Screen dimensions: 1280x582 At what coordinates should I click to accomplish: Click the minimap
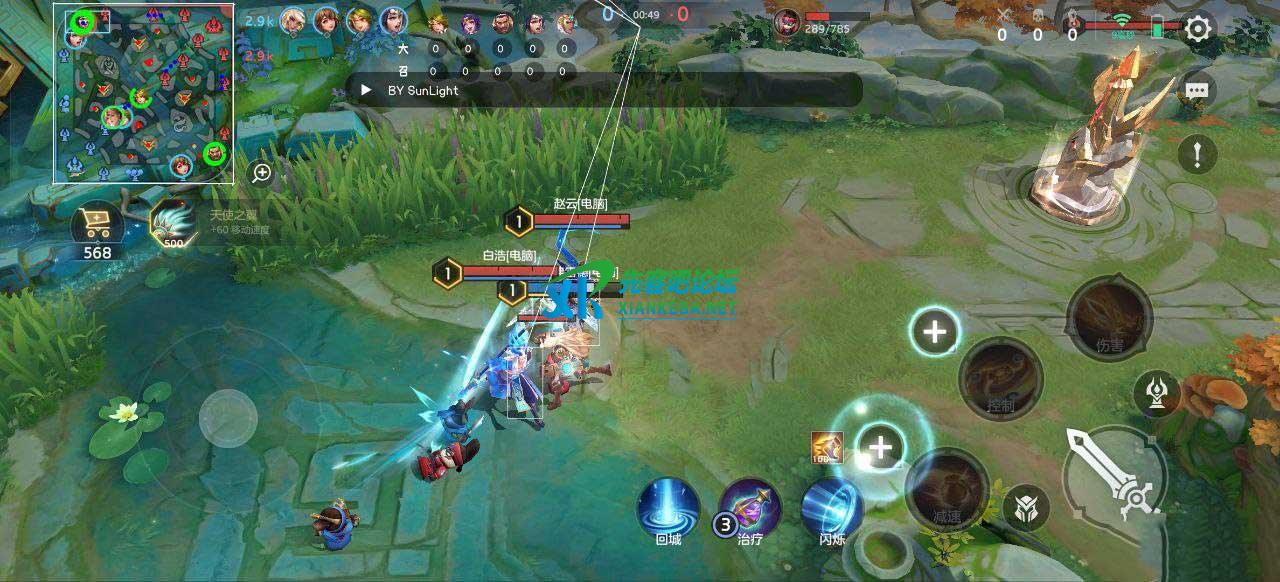click(x=143, y=94)
